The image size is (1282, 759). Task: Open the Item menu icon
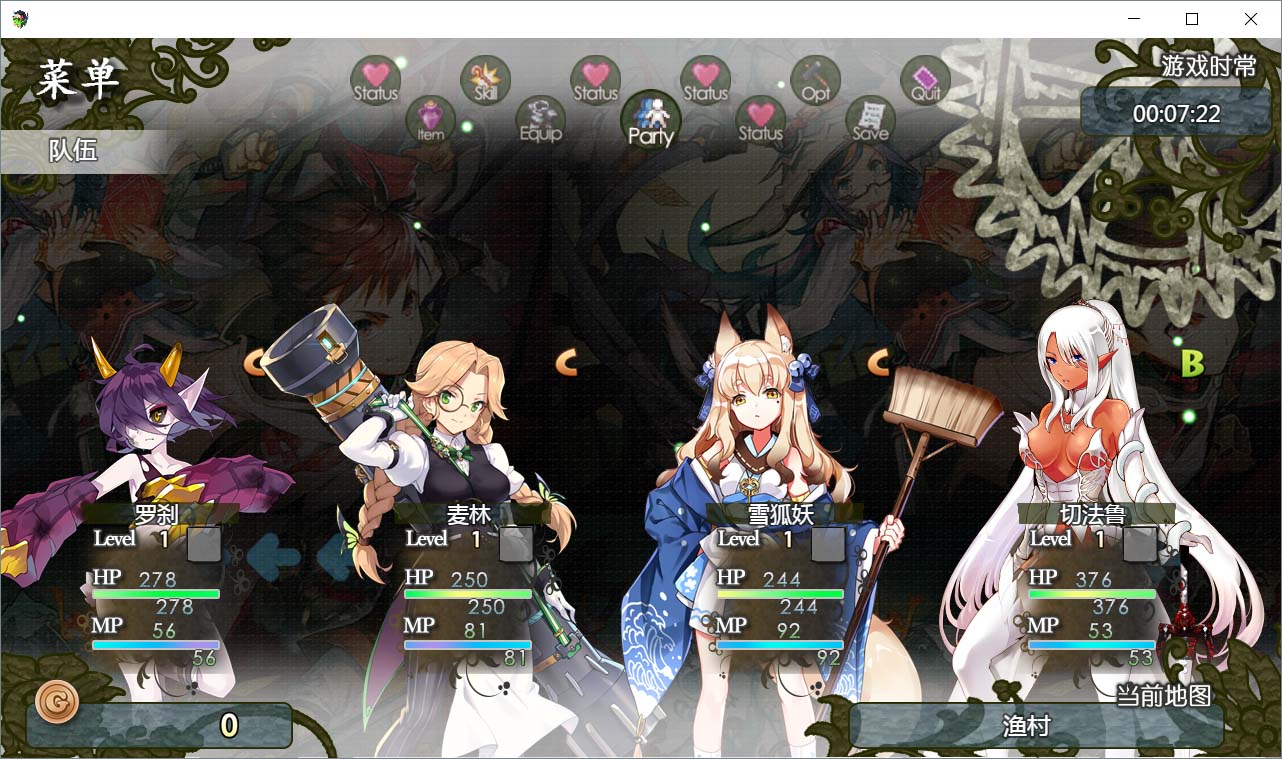(x=431, y=121)
